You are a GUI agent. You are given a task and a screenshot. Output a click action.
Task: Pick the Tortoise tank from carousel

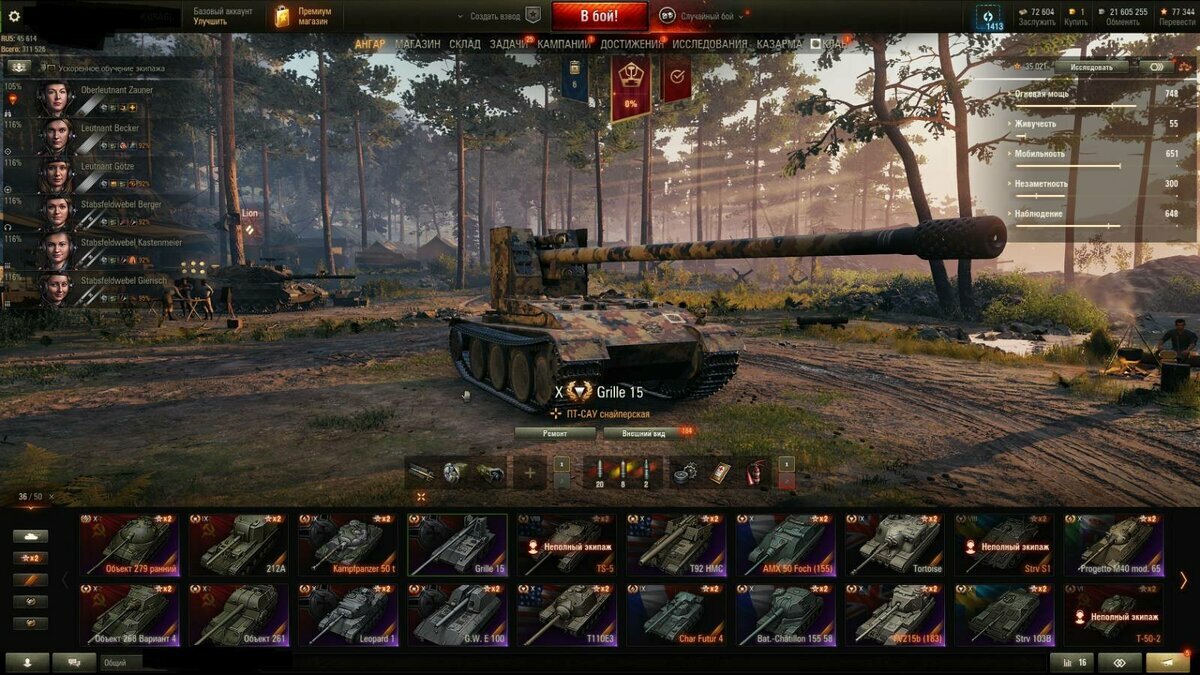point(894,545)
